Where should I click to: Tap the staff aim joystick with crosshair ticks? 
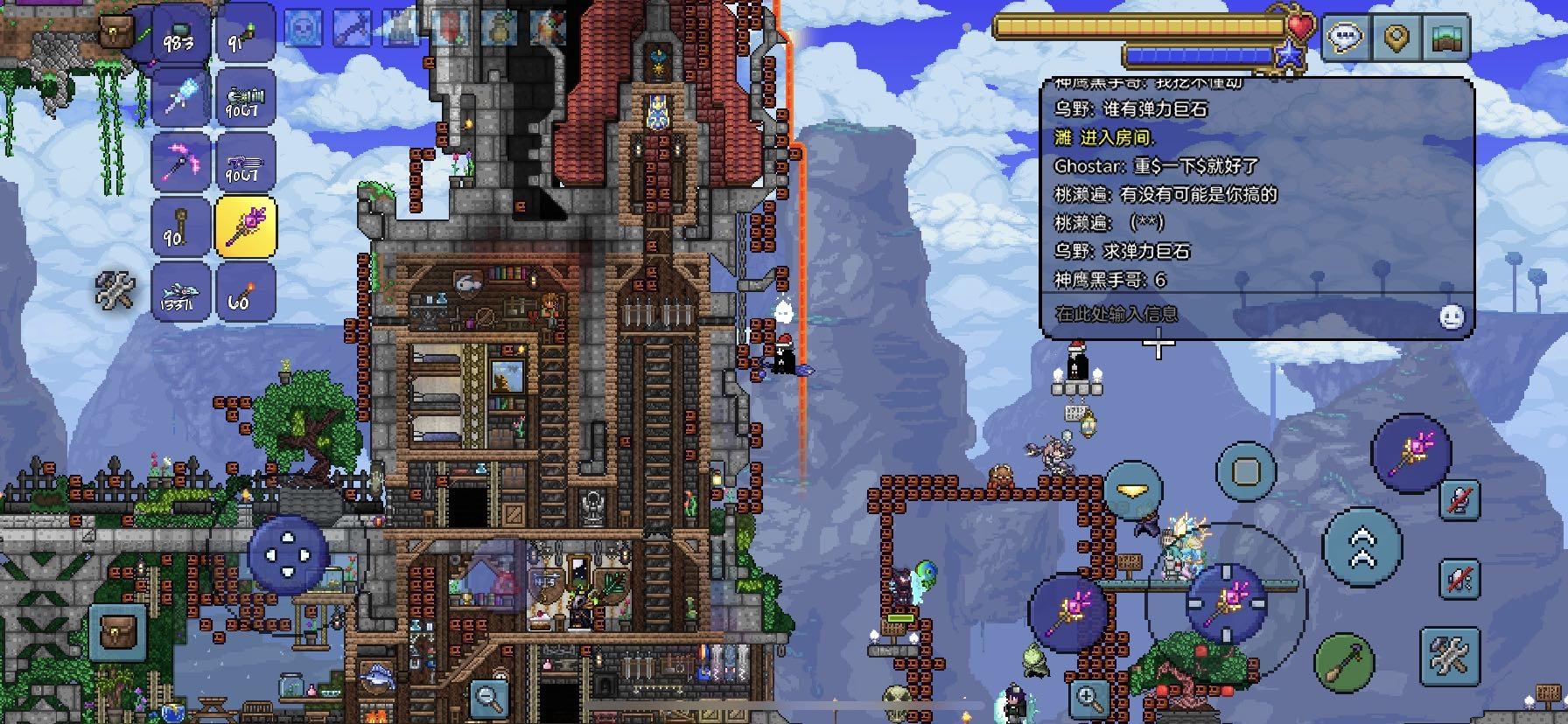click(1225, 603)
